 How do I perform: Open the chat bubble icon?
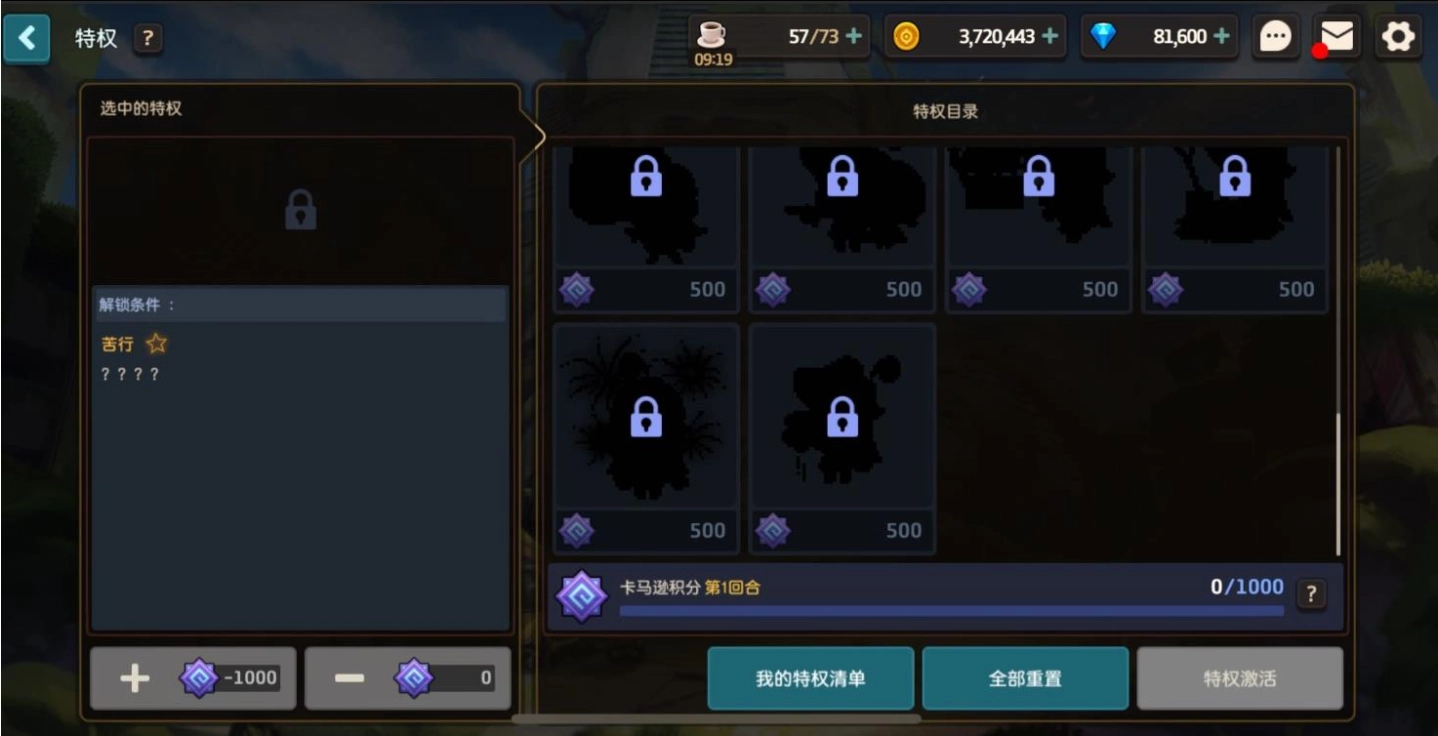click(1275, 35)
